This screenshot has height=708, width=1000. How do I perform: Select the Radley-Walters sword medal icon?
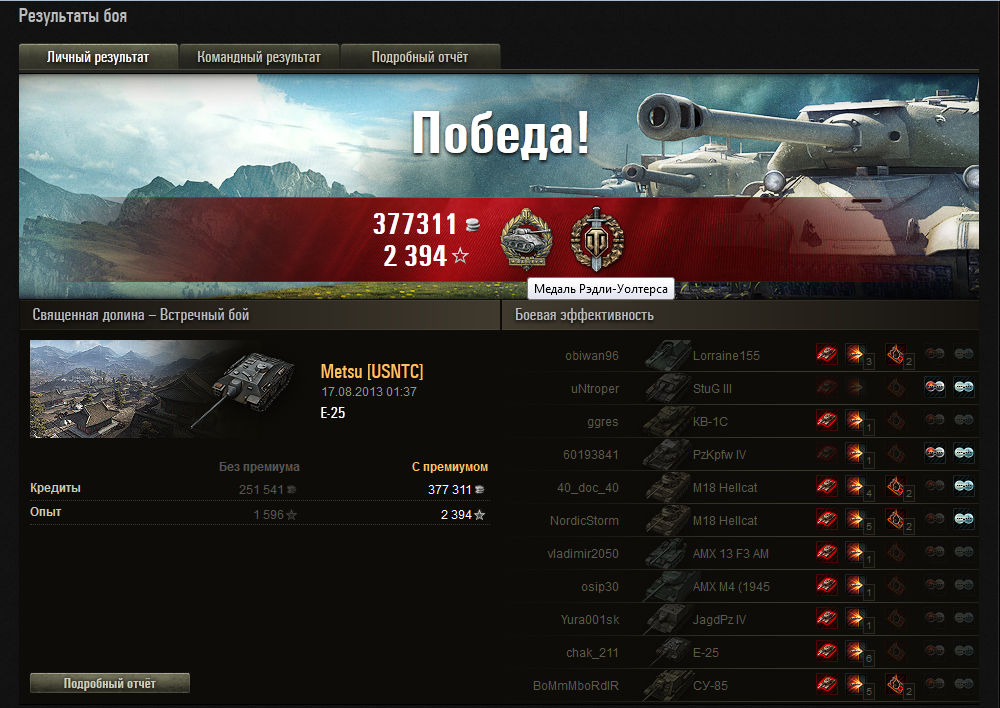click(x=596, y=238)
